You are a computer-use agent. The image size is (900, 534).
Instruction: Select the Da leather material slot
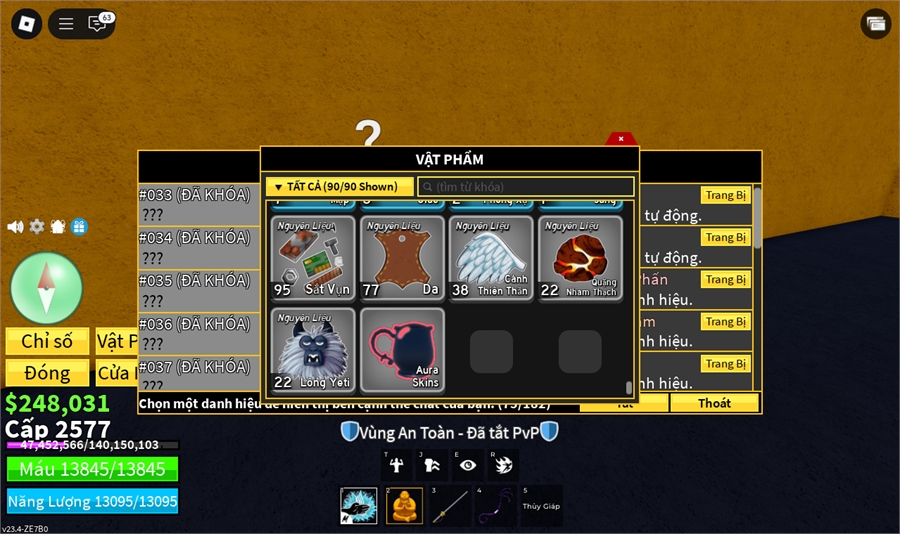pyautogui.click(x=401, y=259)
